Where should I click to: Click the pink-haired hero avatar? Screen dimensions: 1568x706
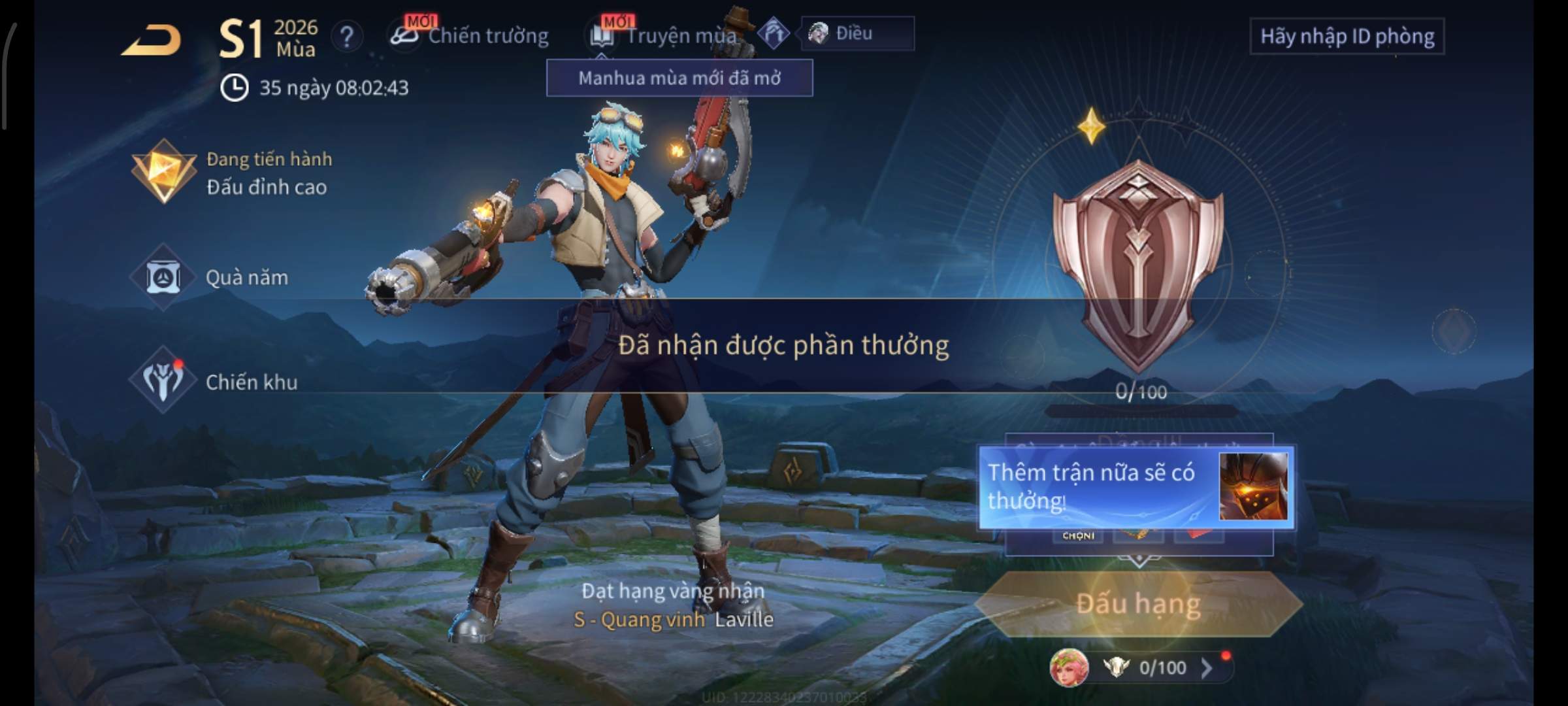pyautogui.click(x=1069, y=667)
